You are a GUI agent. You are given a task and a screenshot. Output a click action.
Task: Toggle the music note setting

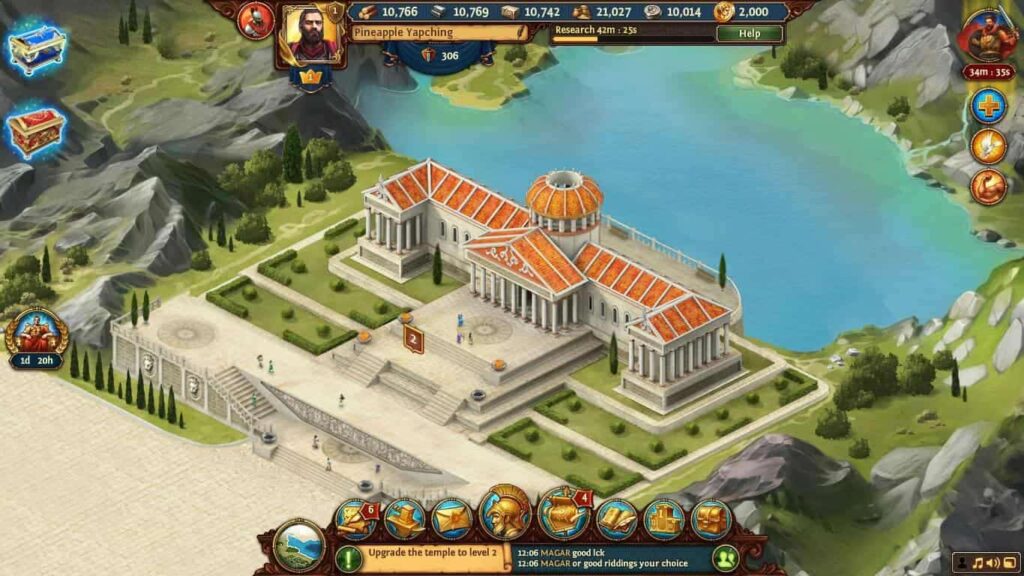pyautogui.click(x=978, y=565)
